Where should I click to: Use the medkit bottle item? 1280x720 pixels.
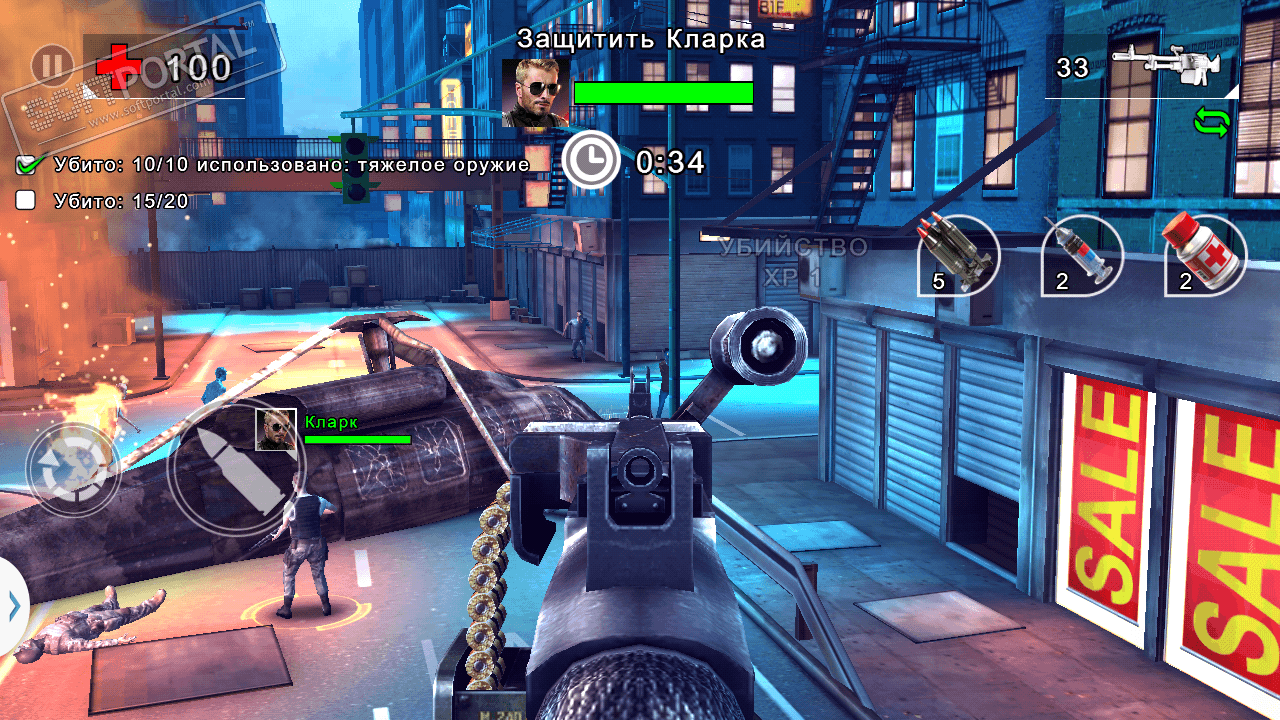point(1205,256)
